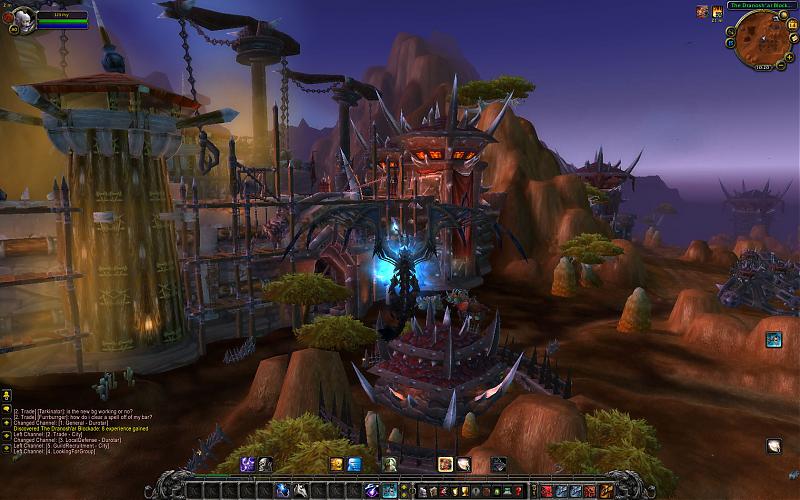Click the blue icon on right screen edge
The image size is (800, 500).
click(x=773, y=340)
